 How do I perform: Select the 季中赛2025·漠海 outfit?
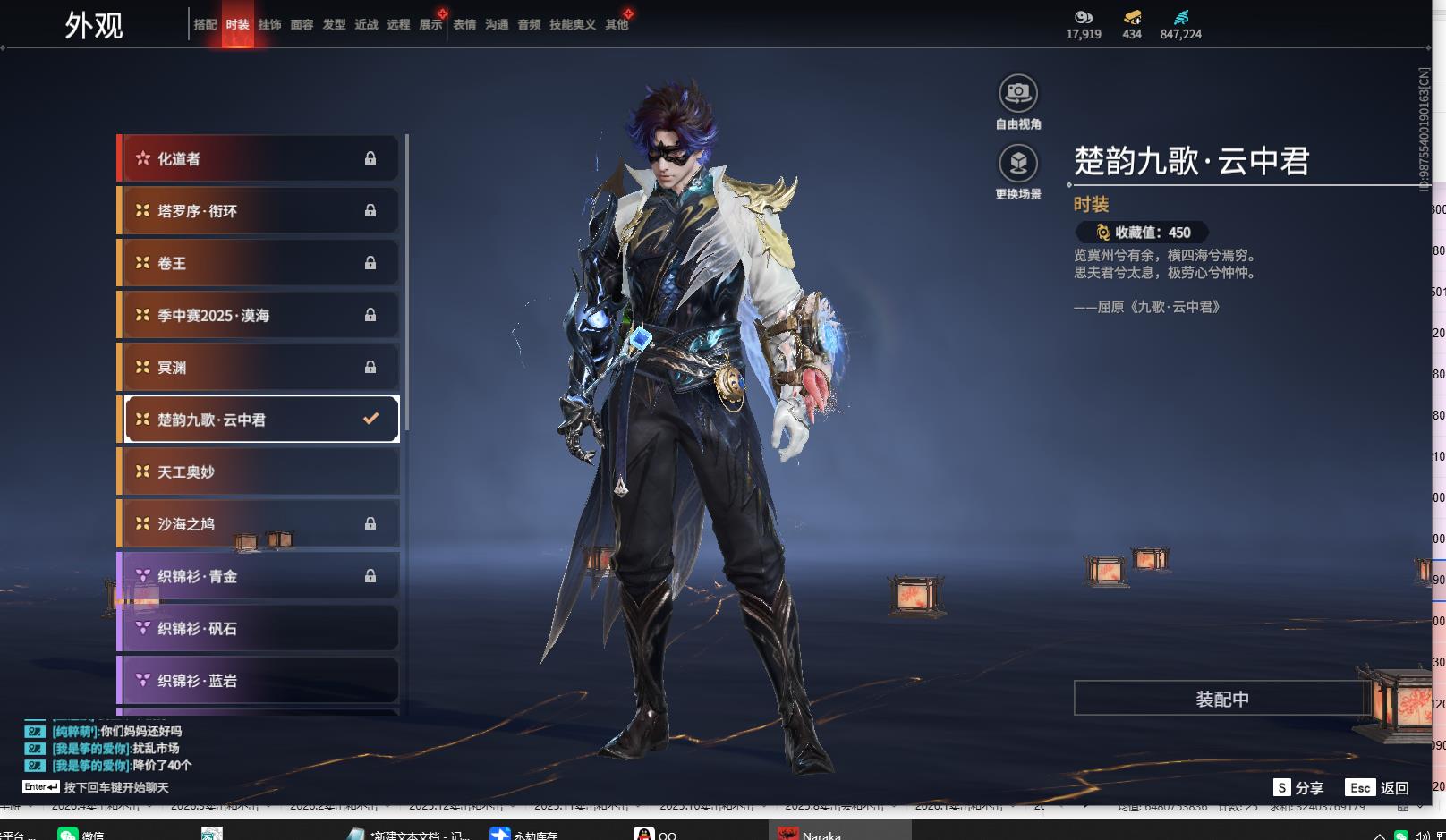(x=259, y=315)
